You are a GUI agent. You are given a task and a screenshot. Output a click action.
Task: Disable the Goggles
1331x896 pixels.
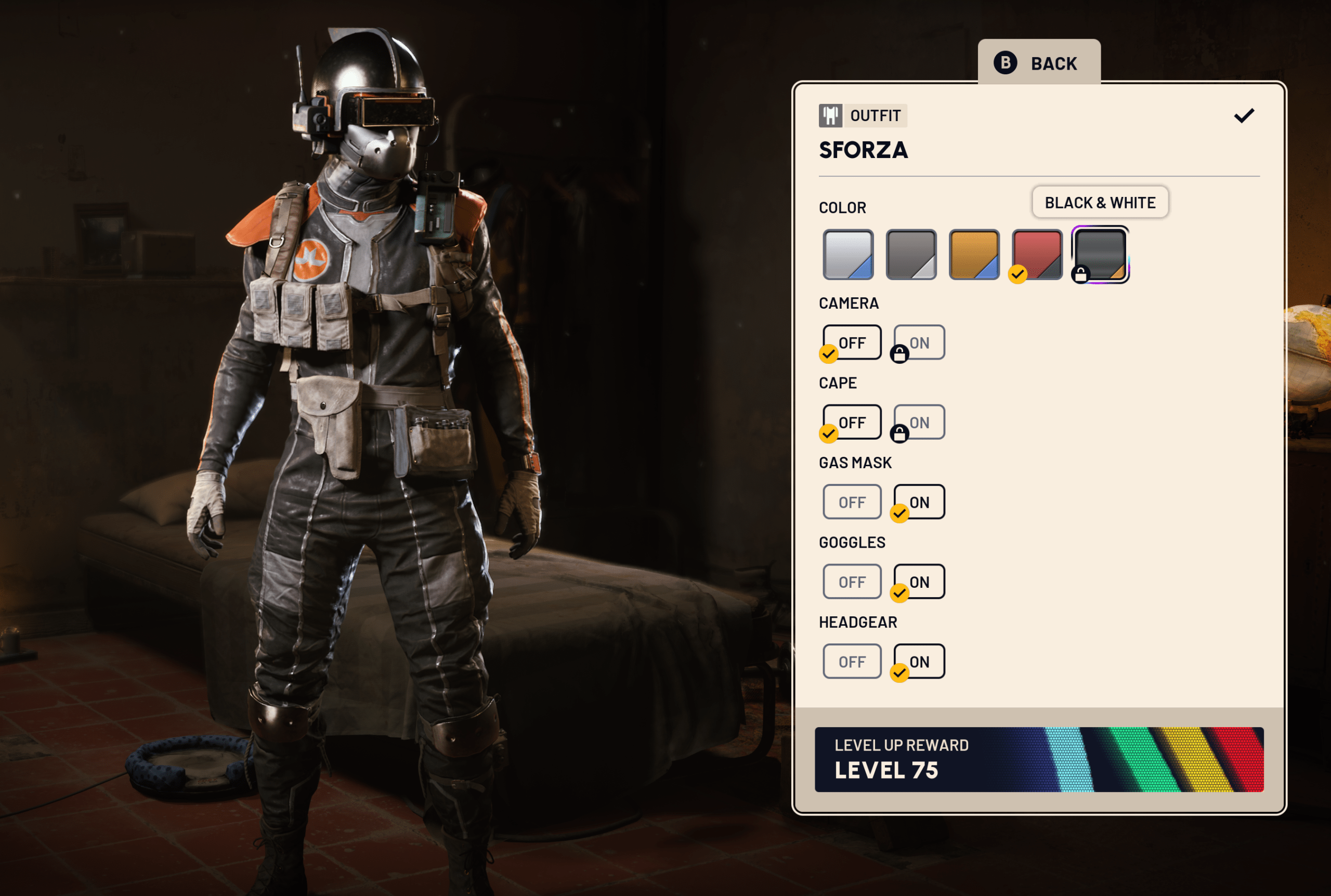click(852, 582)
